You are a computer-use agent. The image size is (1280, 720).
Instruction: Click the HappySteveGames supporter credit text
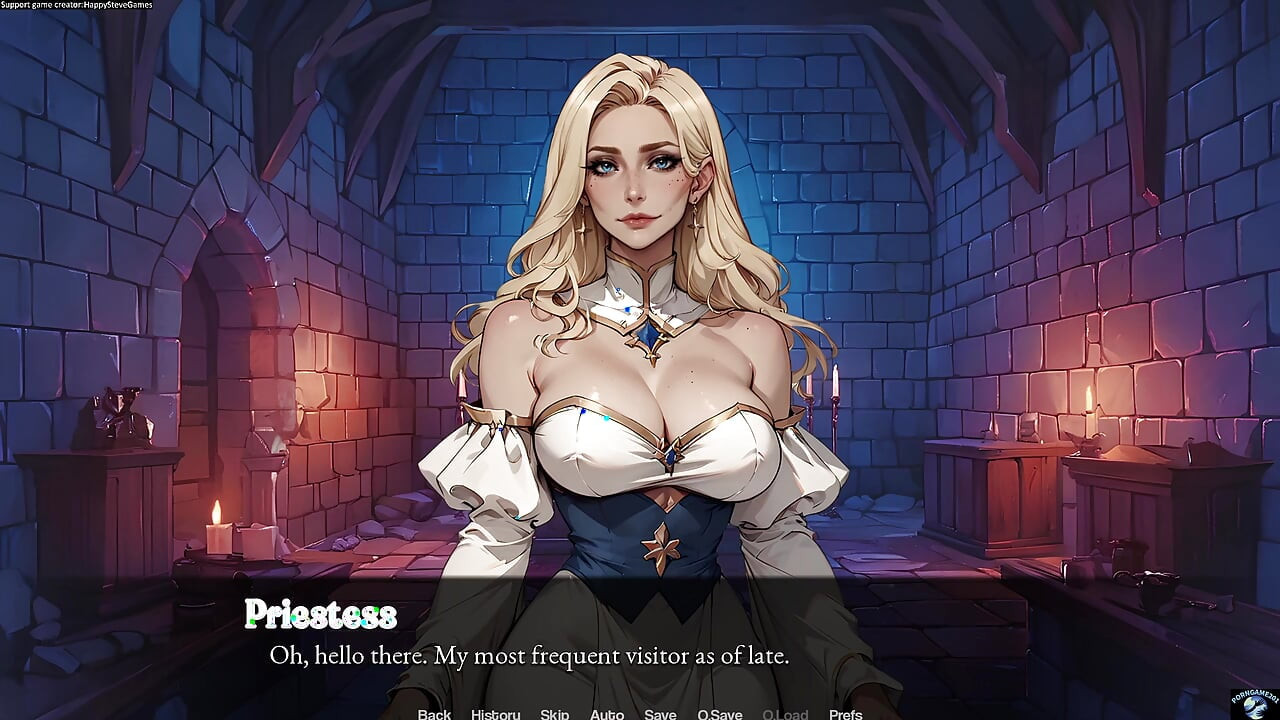[x=74, y=5]
